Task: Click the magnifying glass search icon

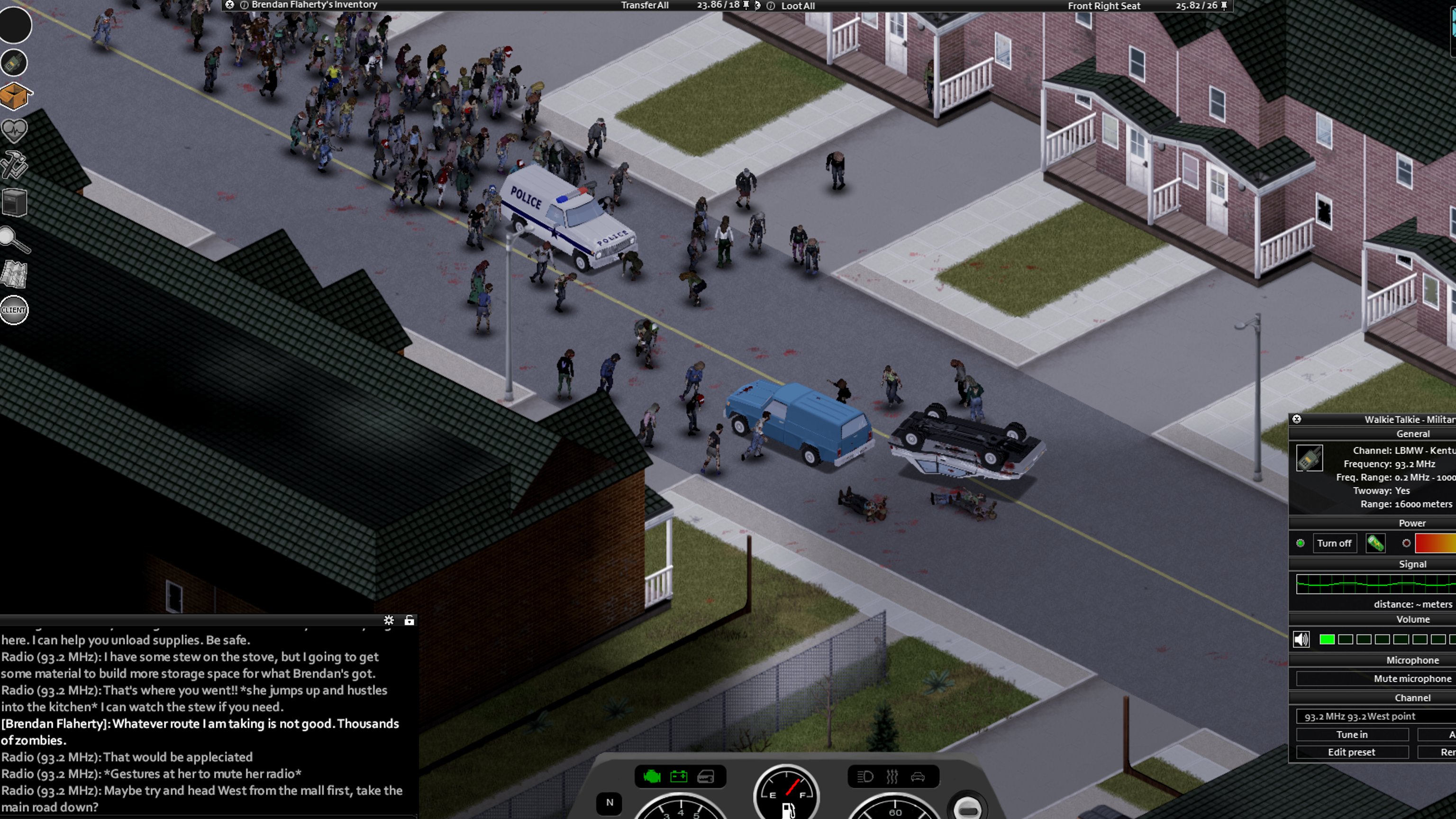Action: point(14,240)
